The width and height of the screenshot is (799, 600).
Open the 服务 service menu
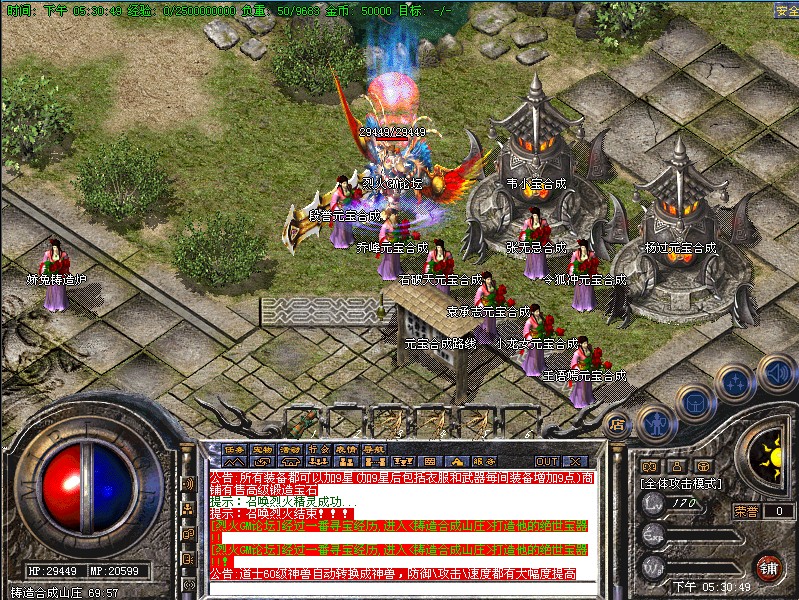[x=484, y=461]
